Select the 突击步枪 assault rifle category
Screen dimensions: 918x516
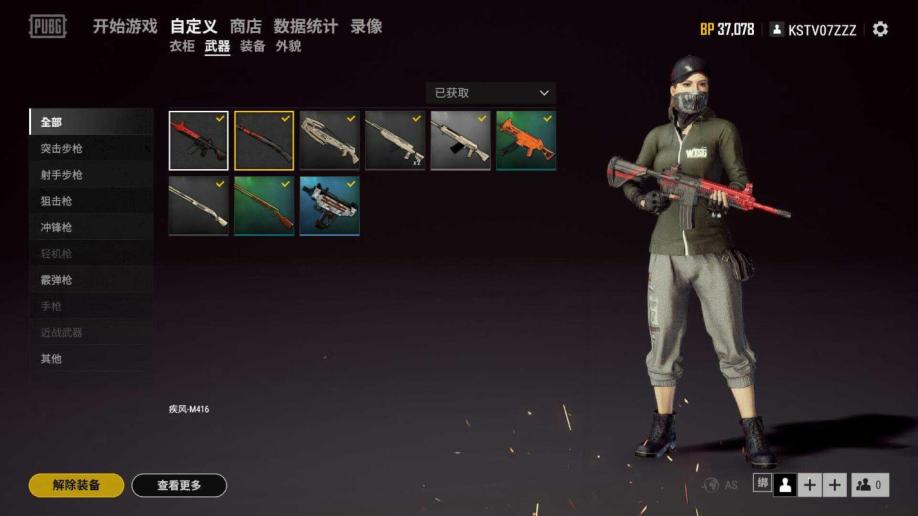(x=62, y=149)
